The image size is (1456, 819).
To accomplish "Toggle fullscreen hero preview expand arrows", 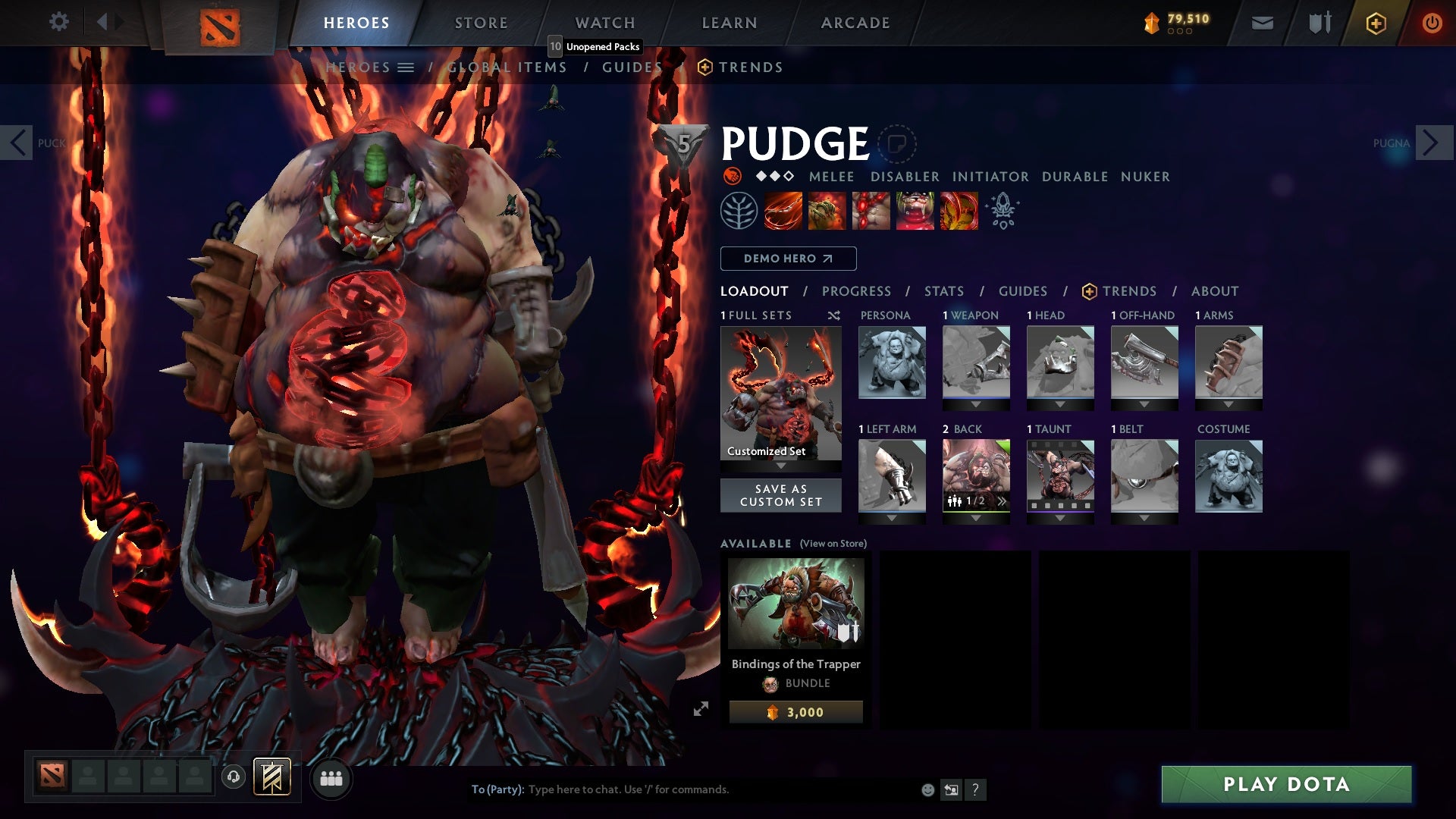I will (701, 710).
